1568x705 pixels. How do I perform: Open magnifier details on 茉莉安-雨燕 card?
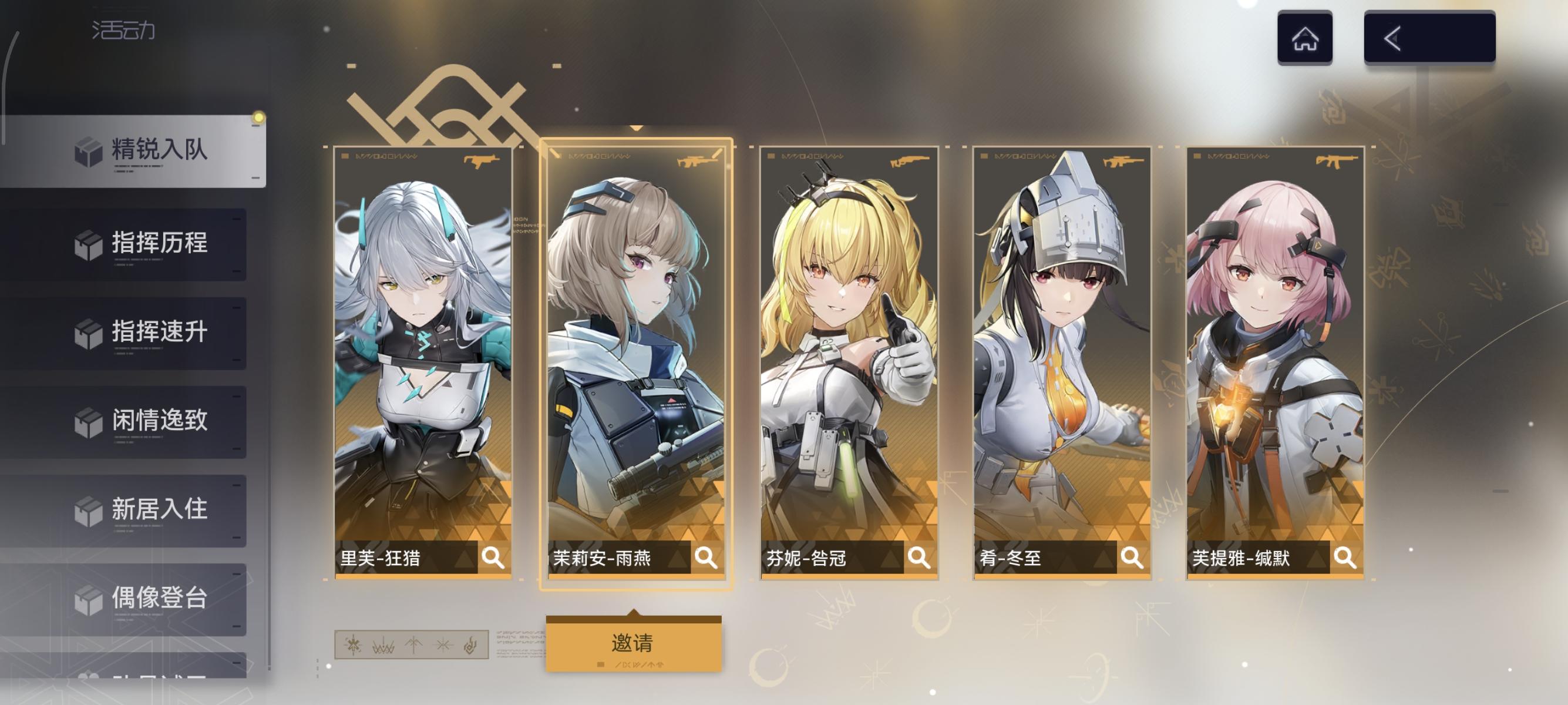click(x=706, y=556)
